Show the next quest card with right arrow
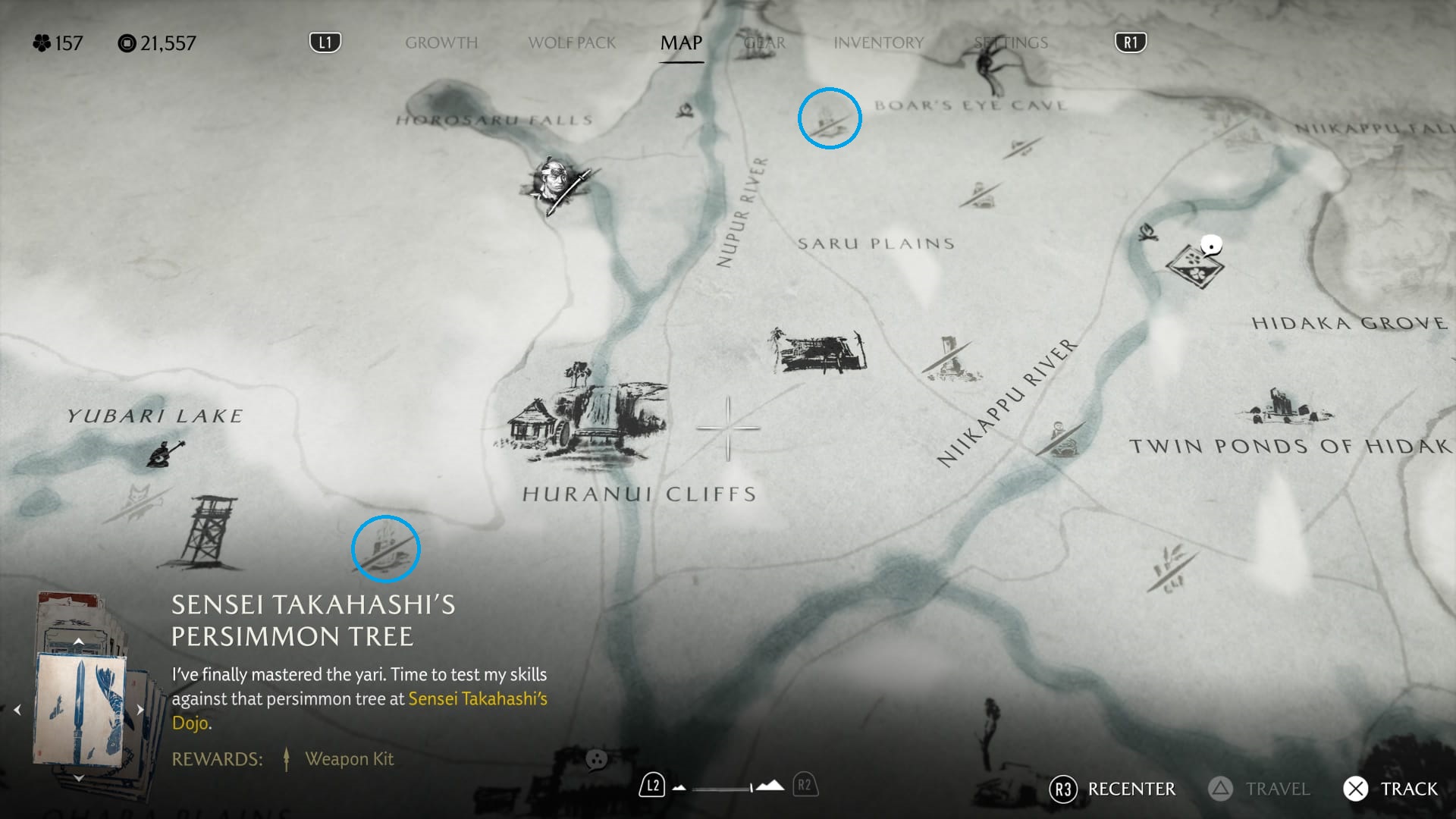This screenshot has width=1456, height=819. click(140, 710)
